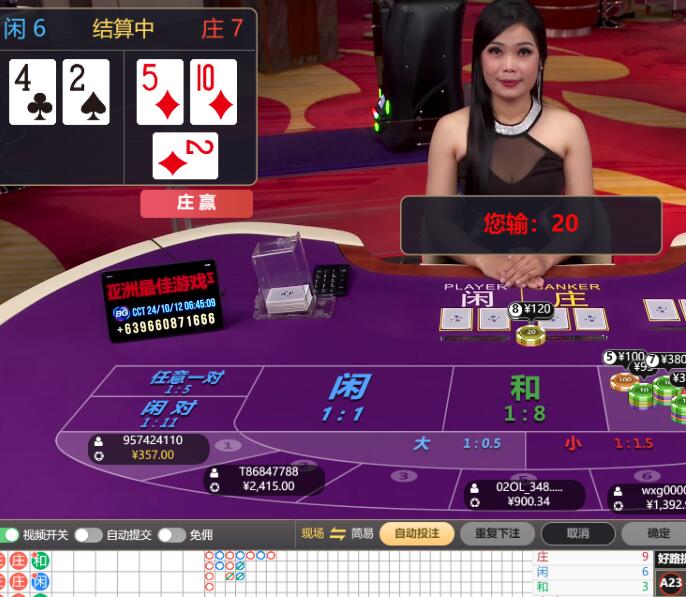
Task: Confirm the bet with 确定
Action: pyautogui.click(x=658, y=533)
